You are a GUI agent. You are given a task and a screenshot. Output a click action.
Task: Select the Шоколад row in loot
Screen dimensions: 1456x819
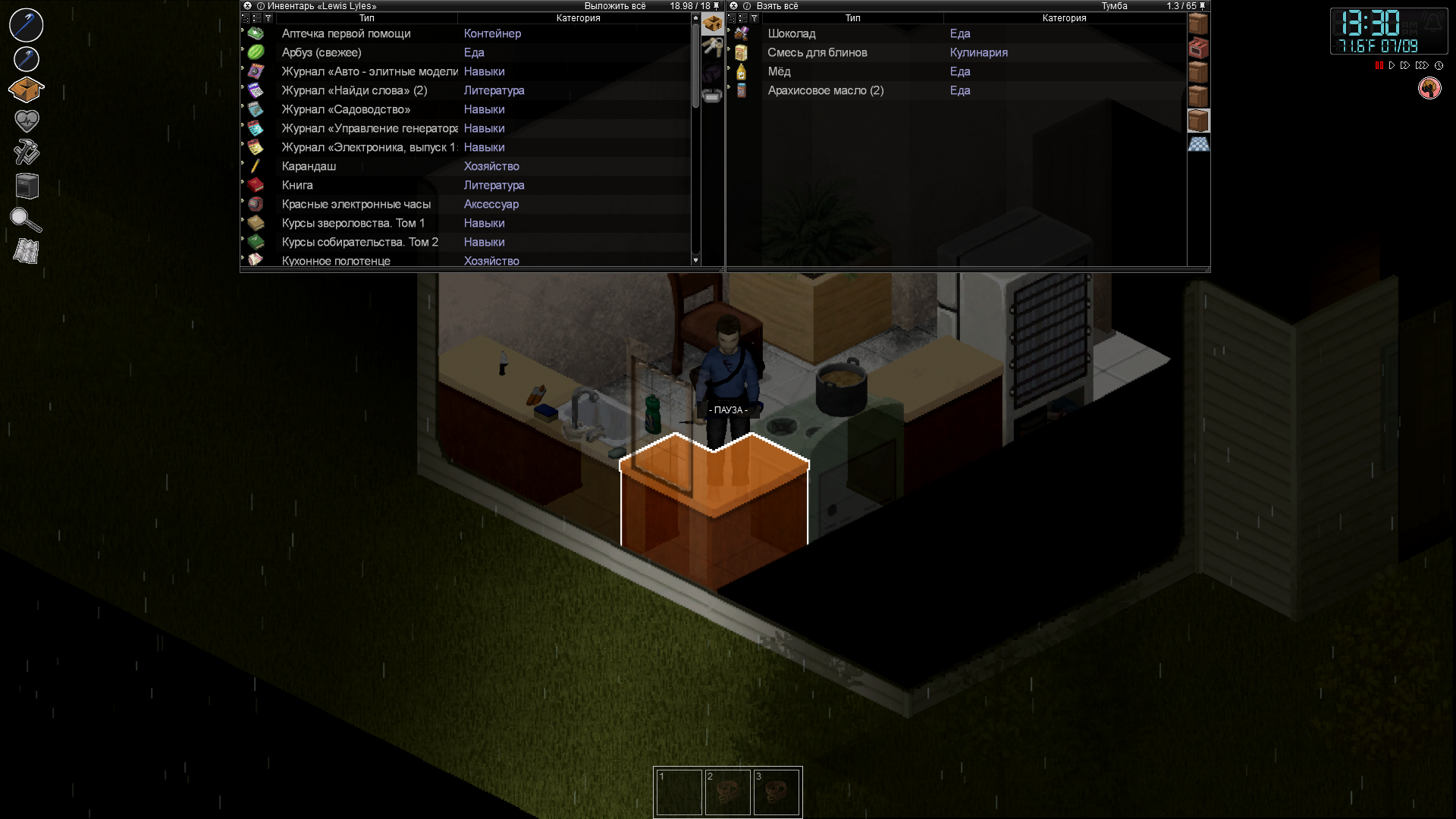[x=791, y=33]
